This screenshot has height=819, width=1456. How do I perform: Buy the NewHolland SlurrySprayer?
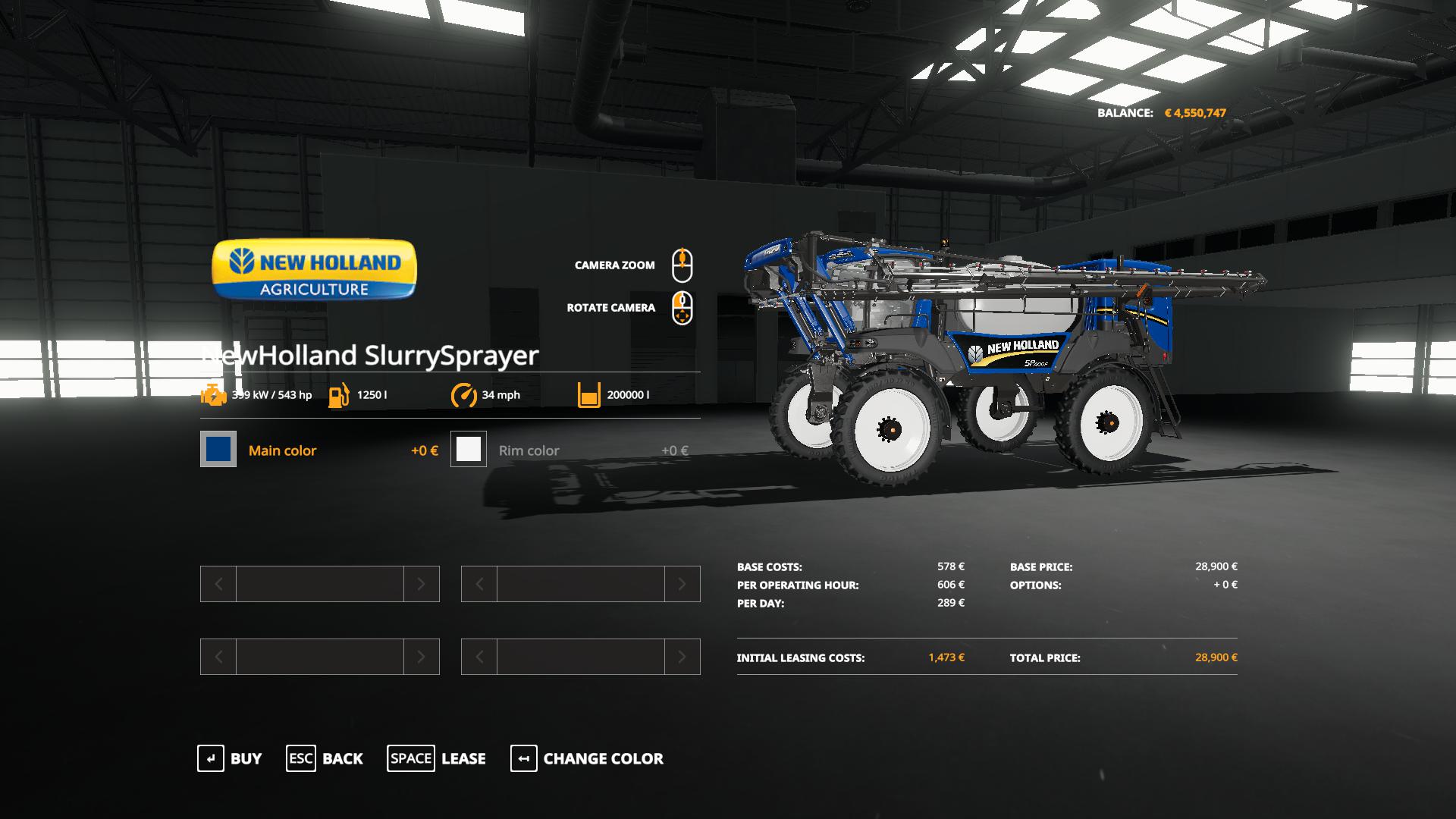pos(230,758)
